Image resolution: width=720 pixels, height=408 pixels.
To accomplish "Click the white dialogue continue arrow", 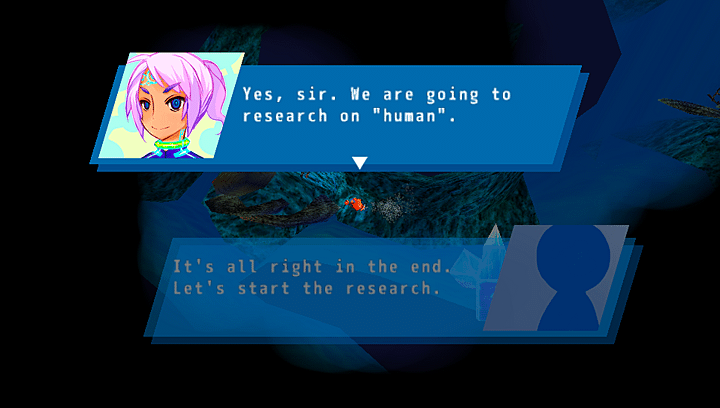I will point(360,162).
